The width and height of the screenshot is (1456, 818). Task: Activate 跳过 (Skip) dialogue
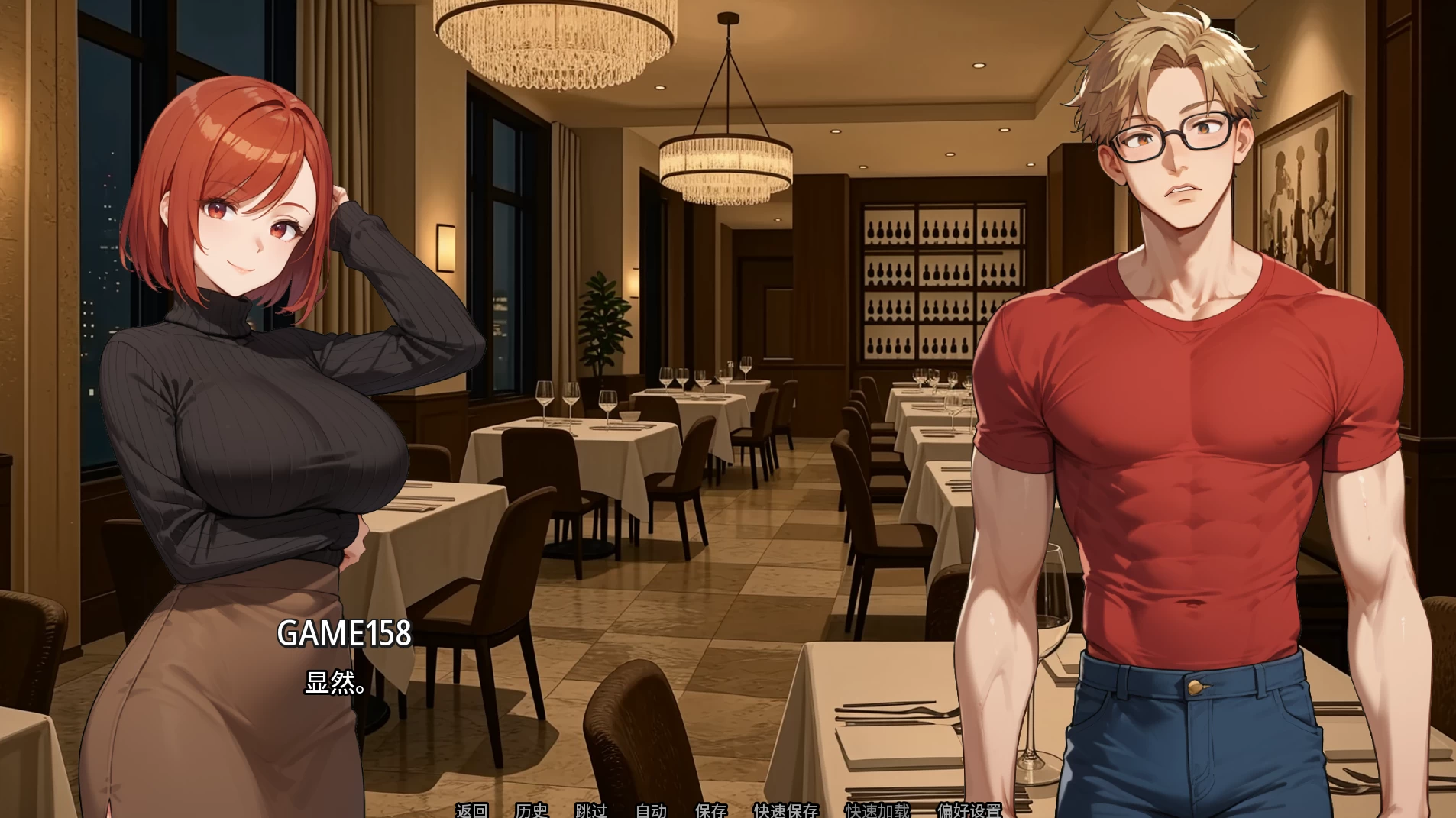[x=590, y=810]
